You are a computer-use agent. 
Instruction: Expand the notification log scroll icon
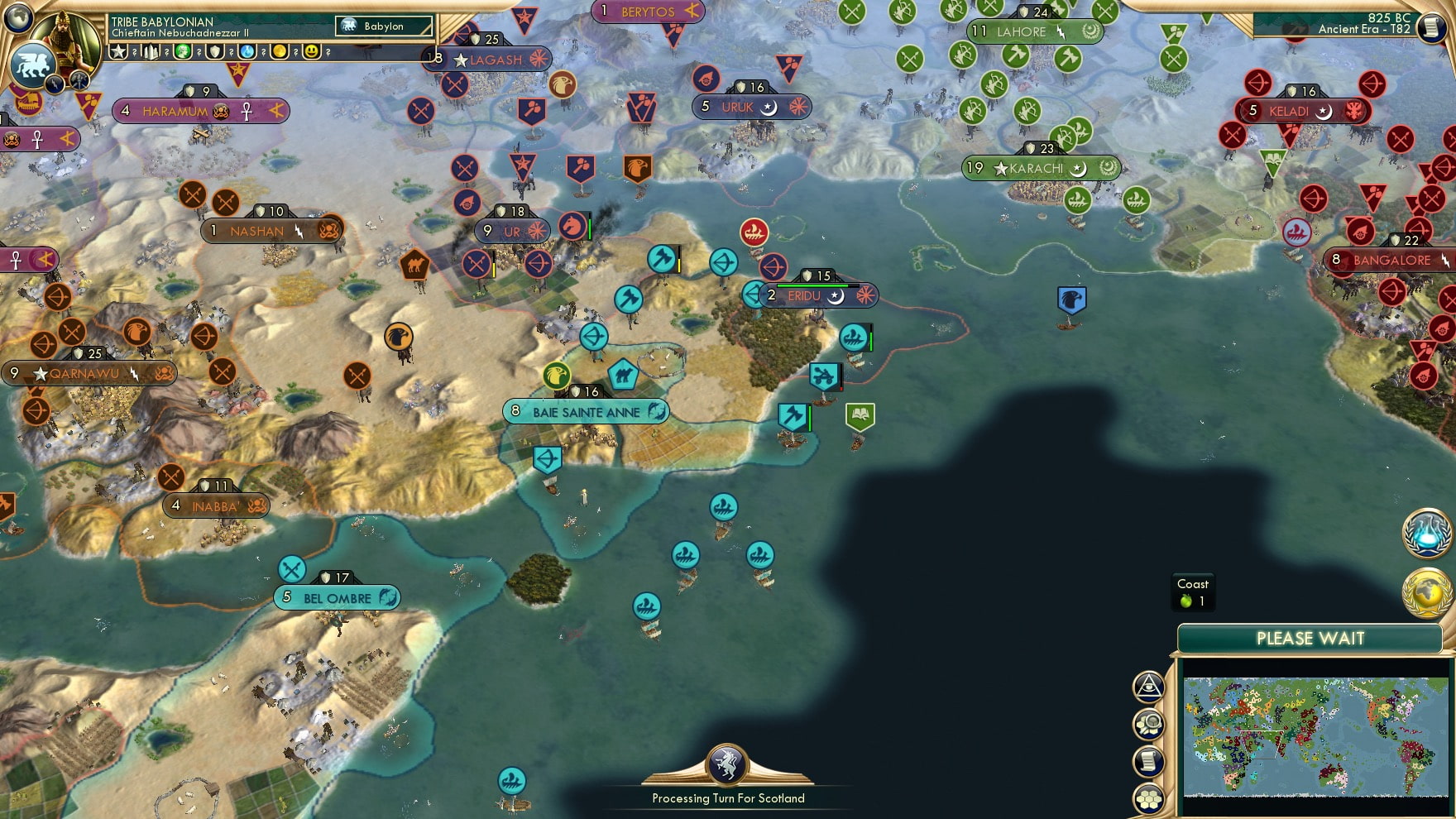[1149, 761]
